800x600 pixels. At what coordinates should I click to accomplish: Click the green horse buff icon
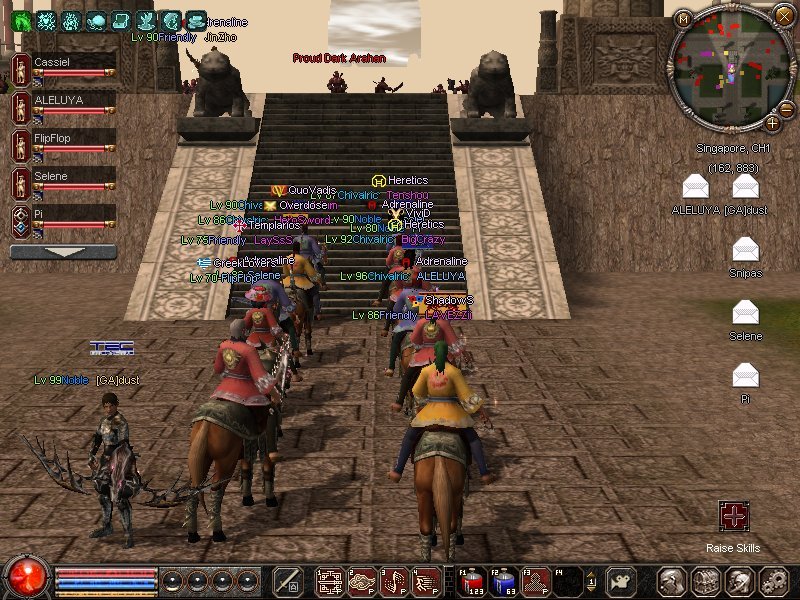pos(21,20)
